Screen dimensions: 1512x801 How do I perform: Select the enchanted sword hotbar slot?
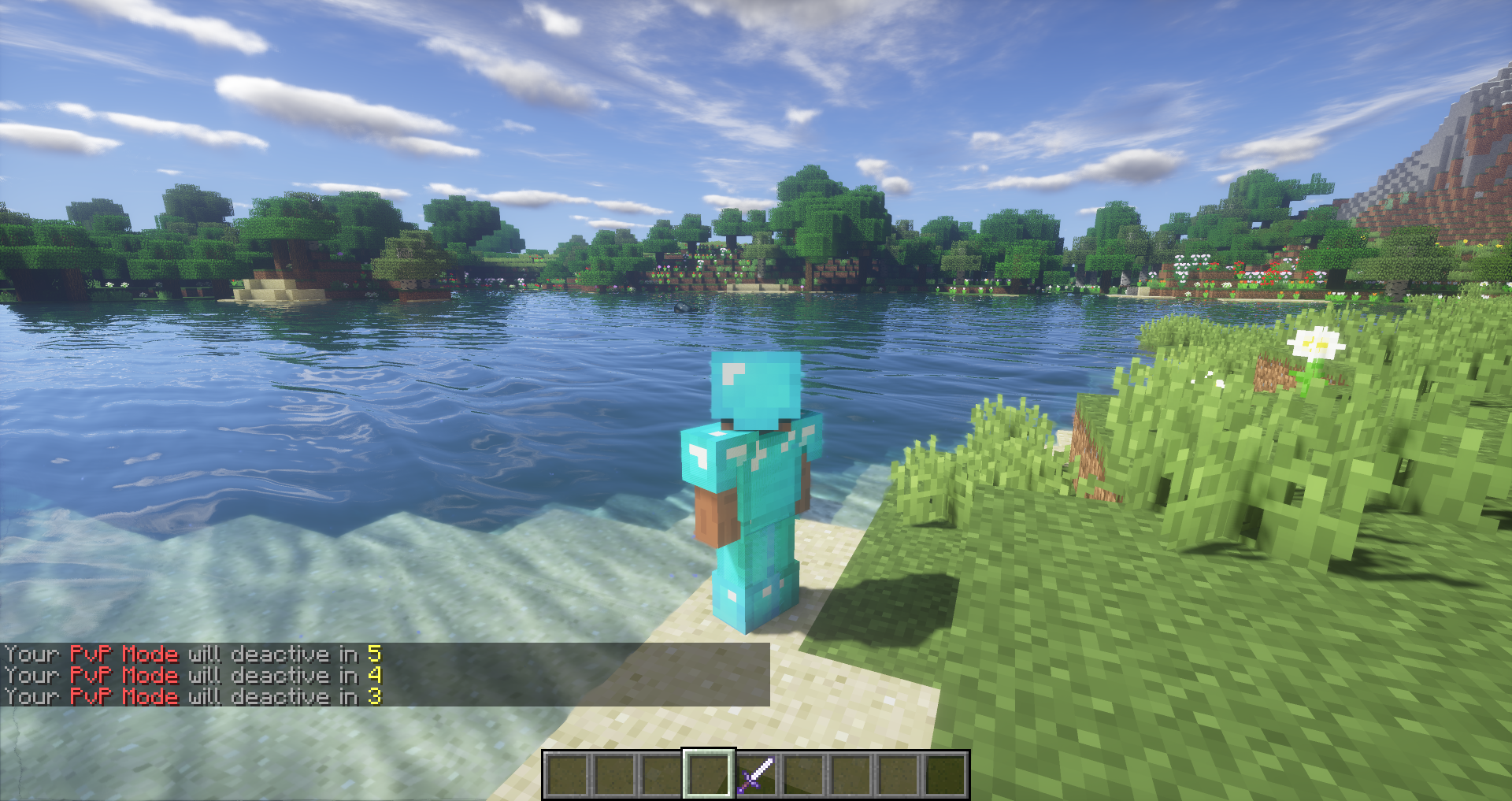(756, 774)
